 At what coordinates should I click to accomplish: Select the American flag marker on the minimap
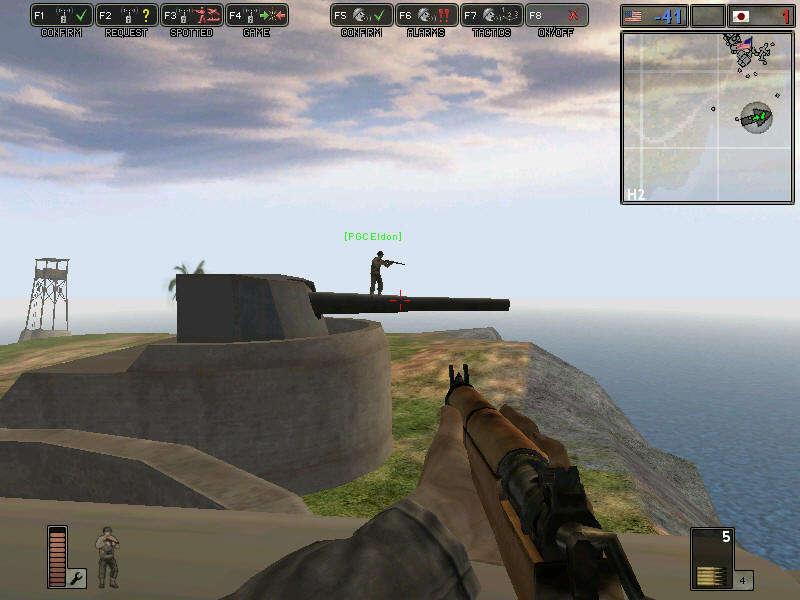pos(745,45)
